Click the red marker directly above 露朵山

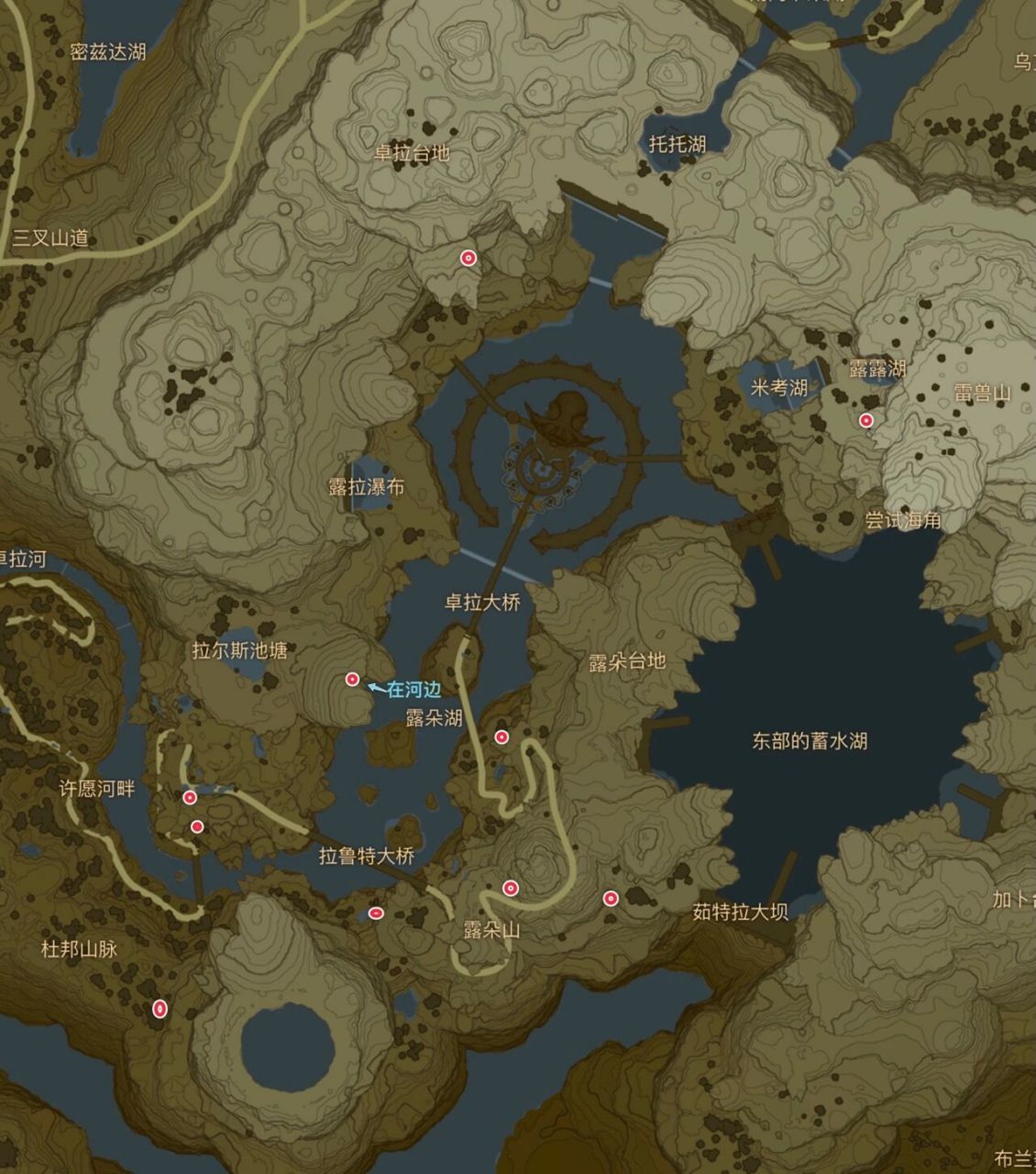(511, 888)
